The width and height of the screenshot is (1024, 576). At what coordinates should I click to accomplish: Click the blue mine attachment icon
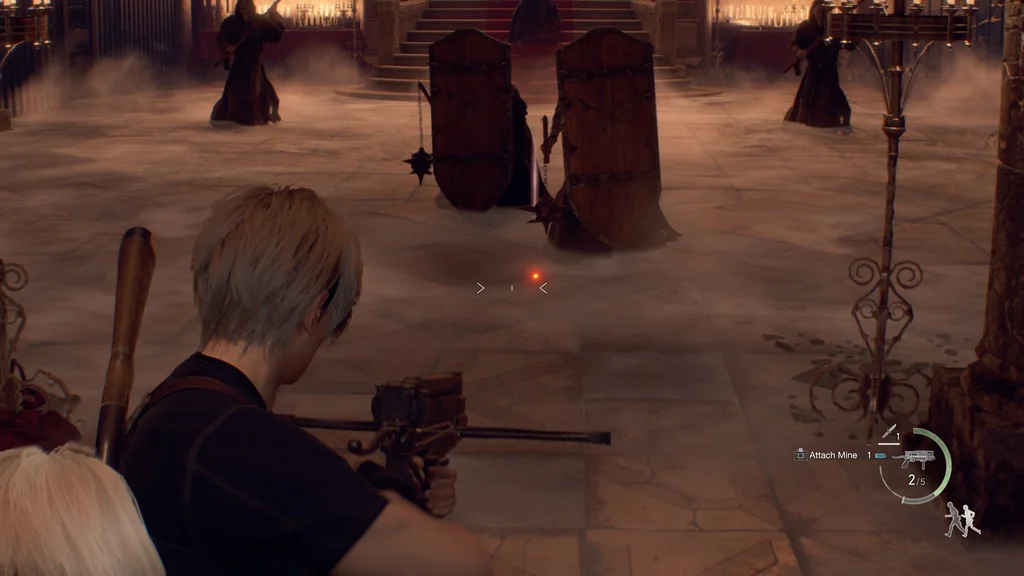pos(880,456)
